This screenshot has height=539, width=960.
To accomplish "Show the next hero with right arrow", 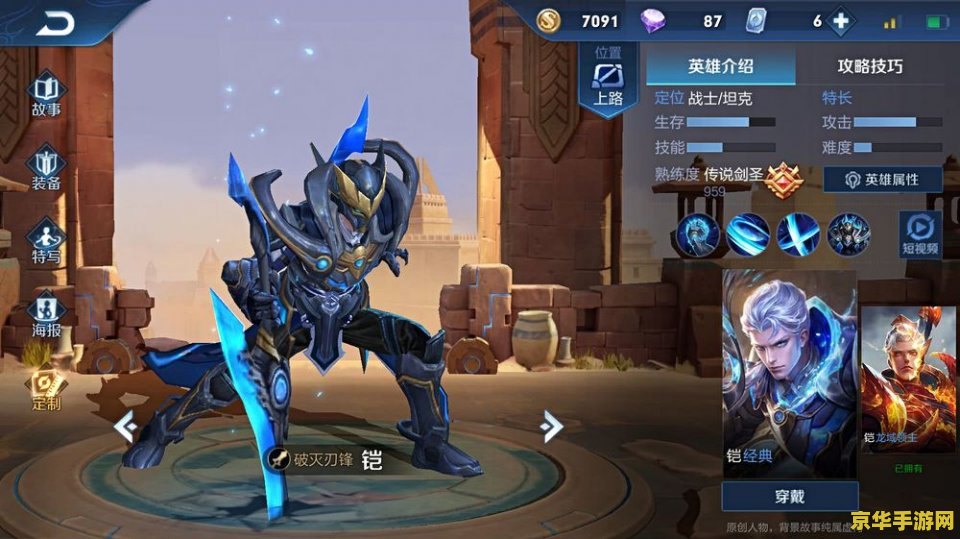I will pyautogui.click(x=550, y=427).
